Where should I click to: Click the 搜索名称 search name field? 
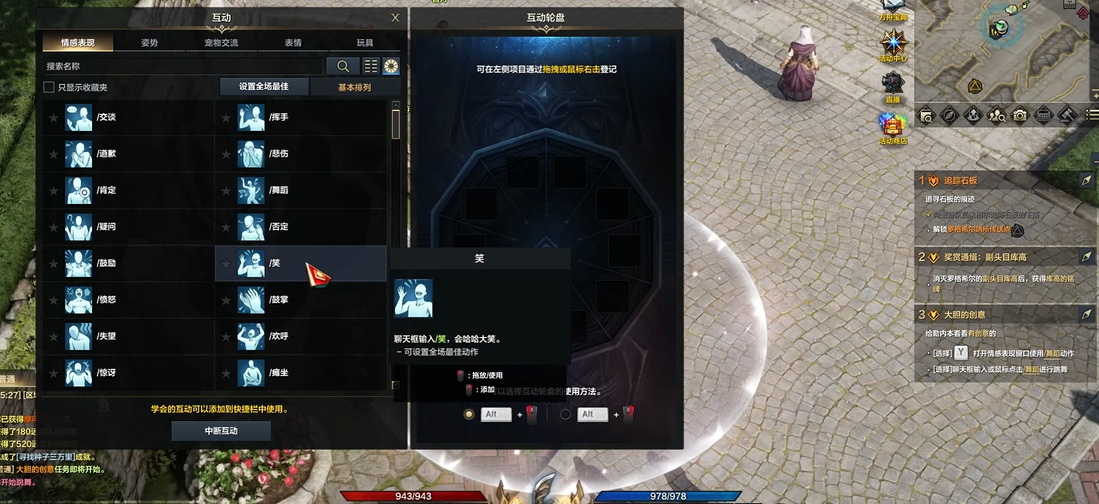(x=180, y=66)
